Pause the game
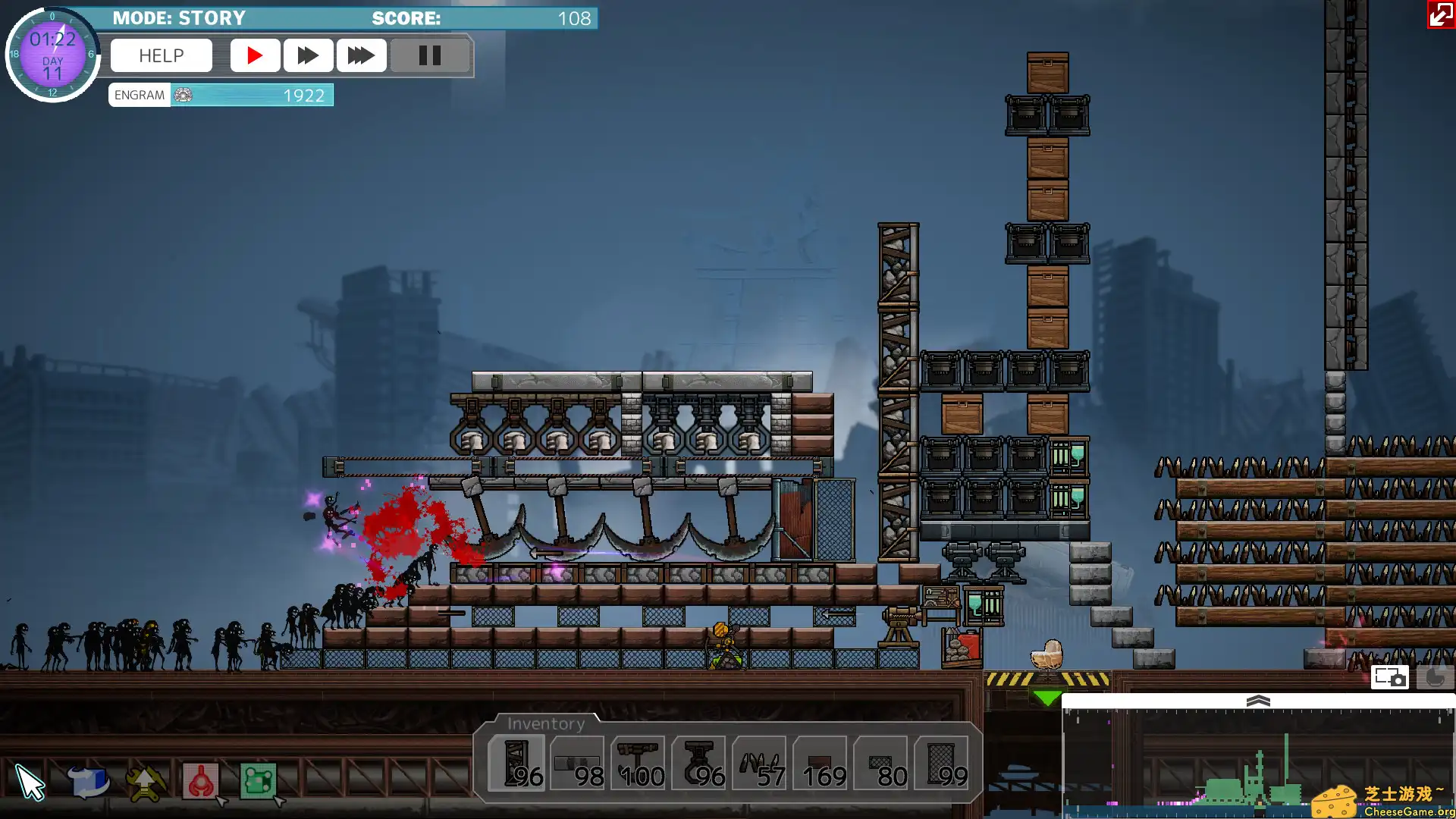 (429, 55)
